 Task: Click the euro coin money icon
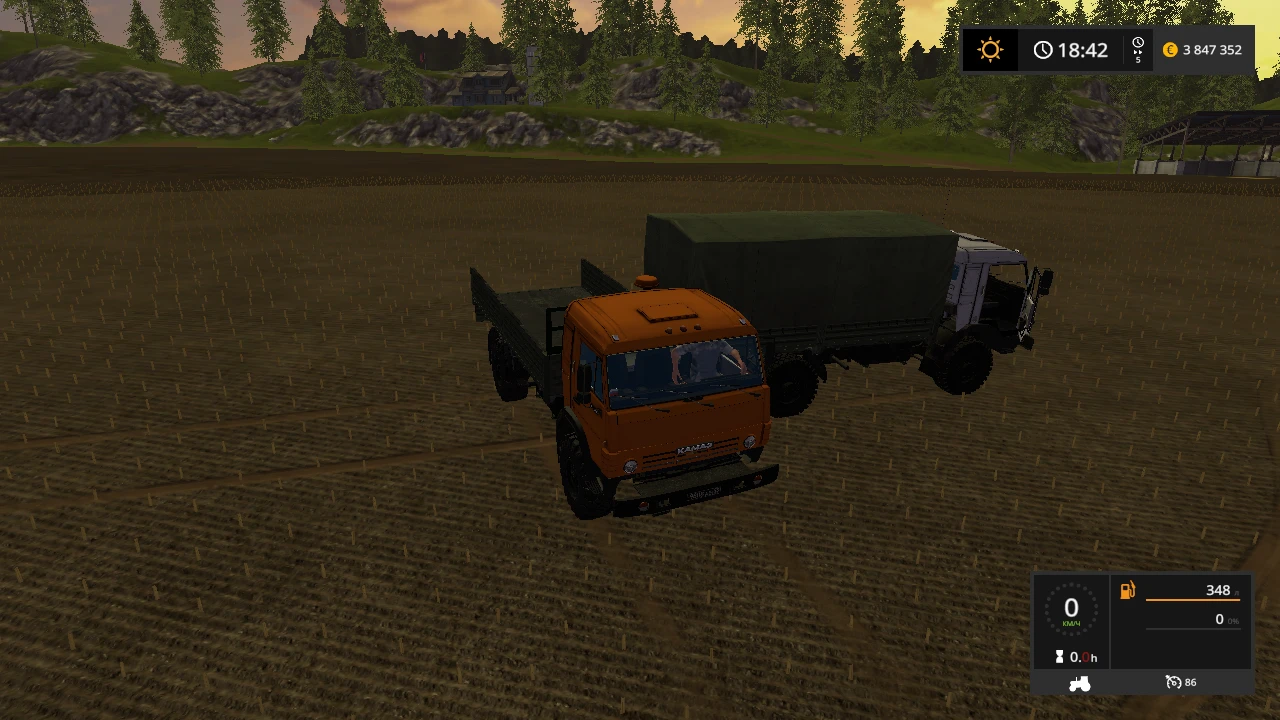pos(1169,49)
